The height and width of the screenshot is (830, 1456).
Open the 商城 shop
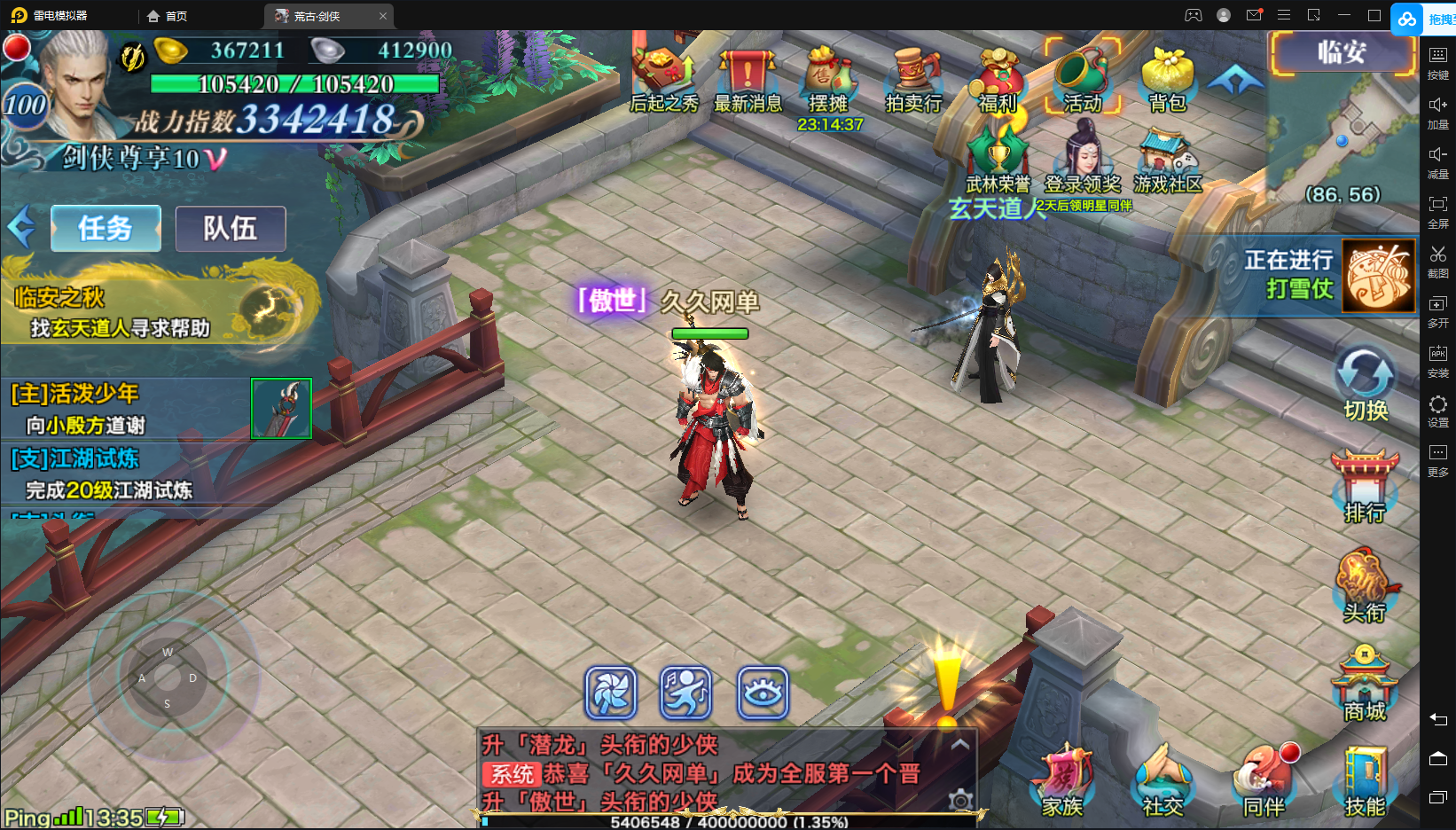pos(1365,685)
